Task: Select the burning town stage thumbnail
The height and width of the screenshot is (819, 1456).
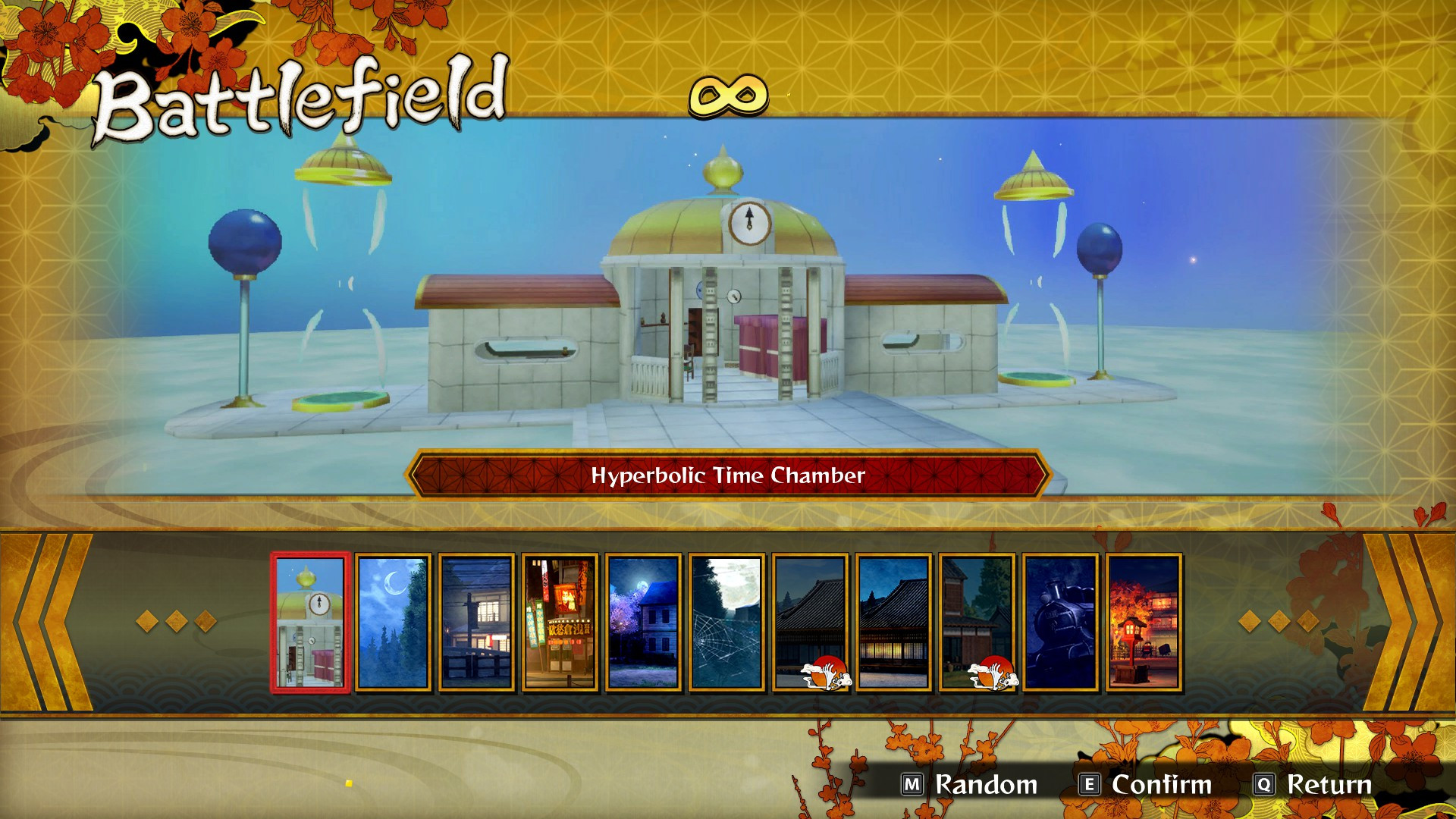Action: (1144, 623)
